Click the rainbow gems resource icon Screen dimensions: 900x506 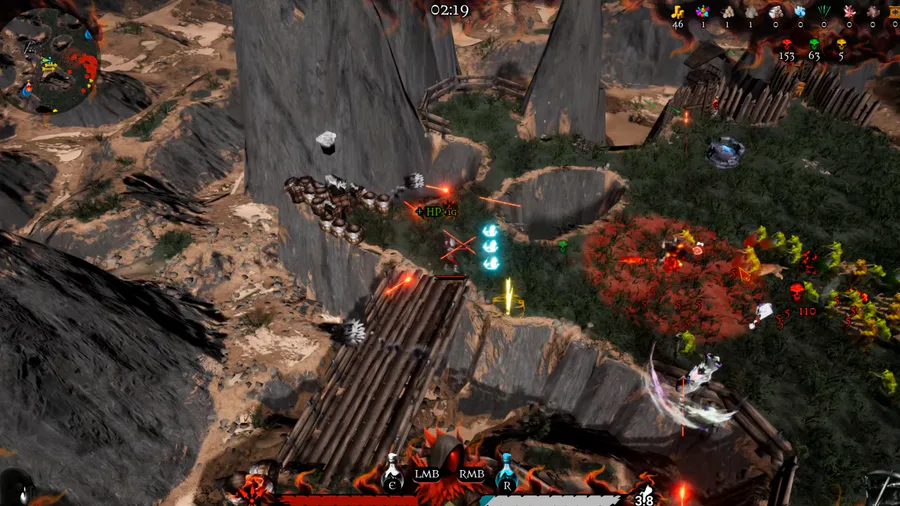click(x=702, y=12)
